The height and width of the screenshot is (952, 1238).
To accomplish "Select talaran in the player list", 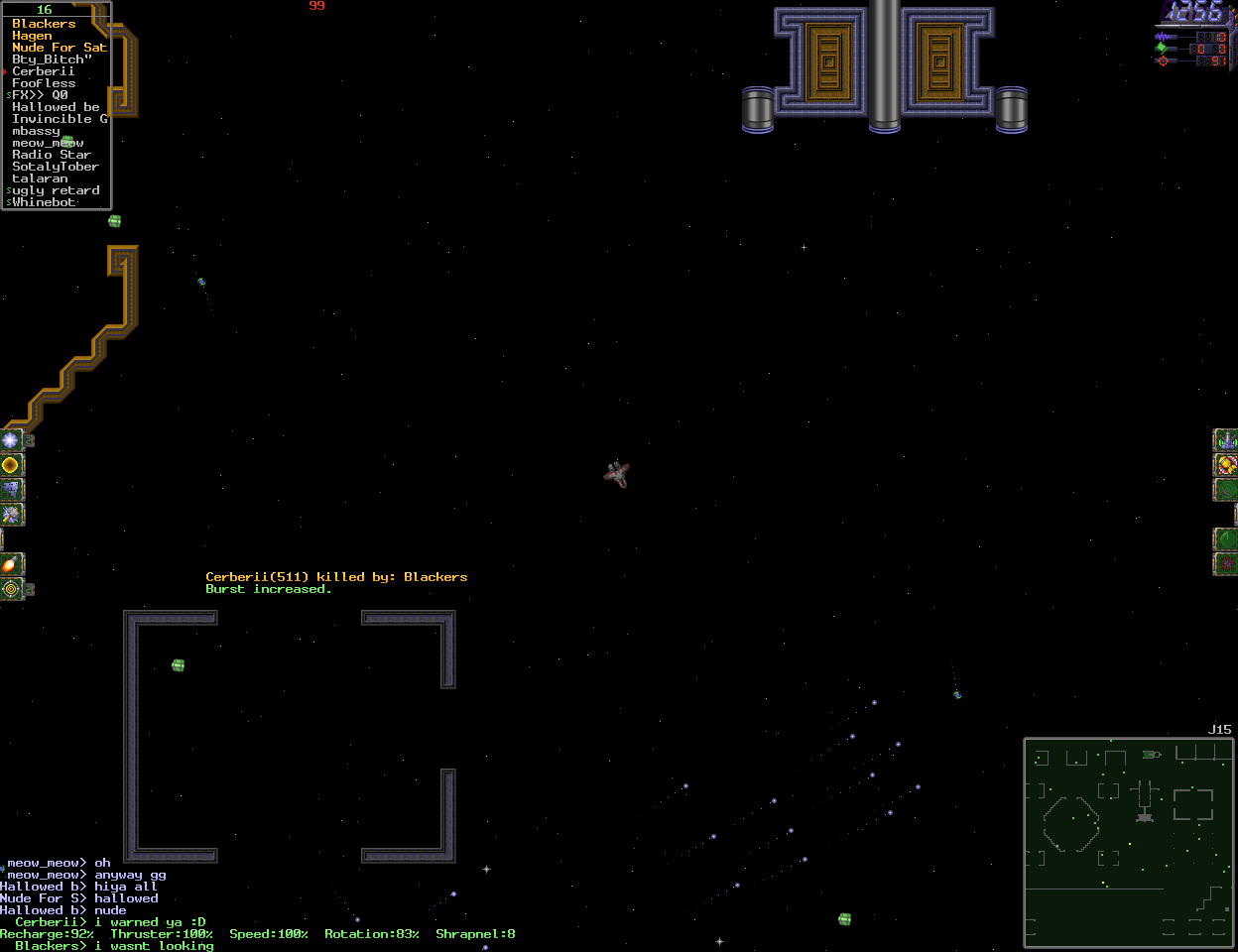I will pyautogui.click(x=40, y=178).
